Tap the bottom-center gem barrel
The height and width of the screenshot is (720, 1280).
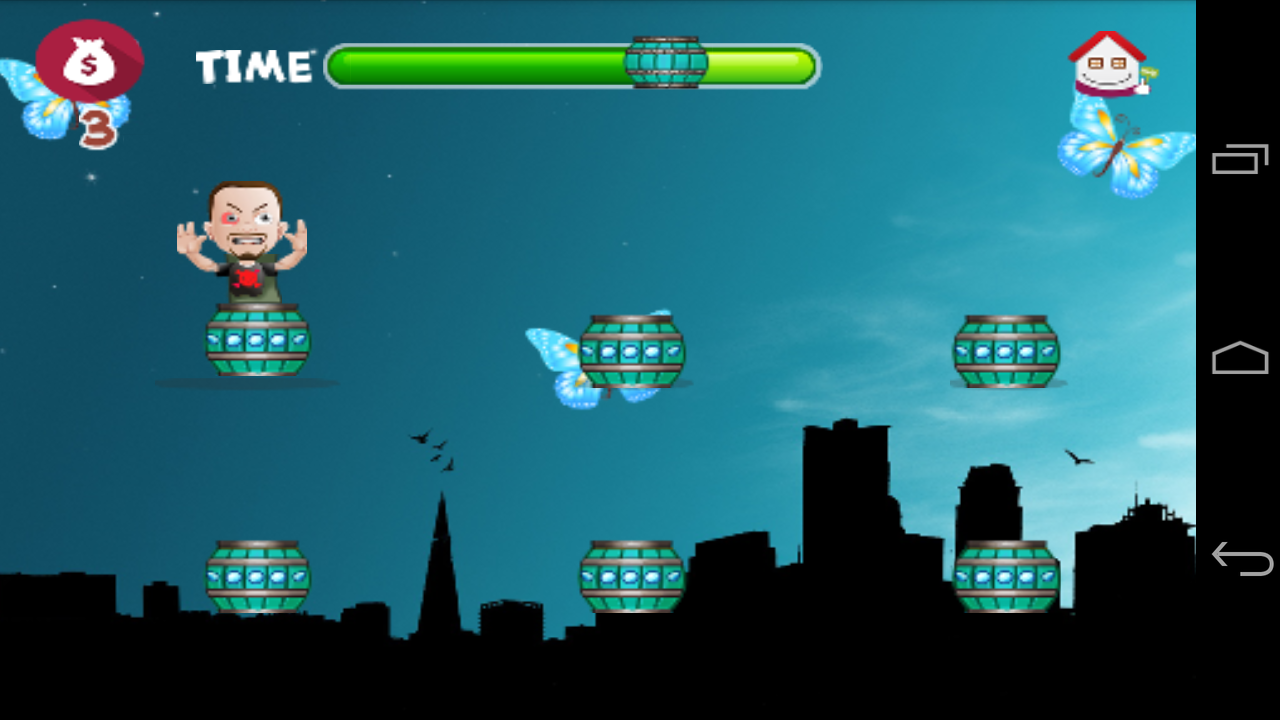coord(630,575)
